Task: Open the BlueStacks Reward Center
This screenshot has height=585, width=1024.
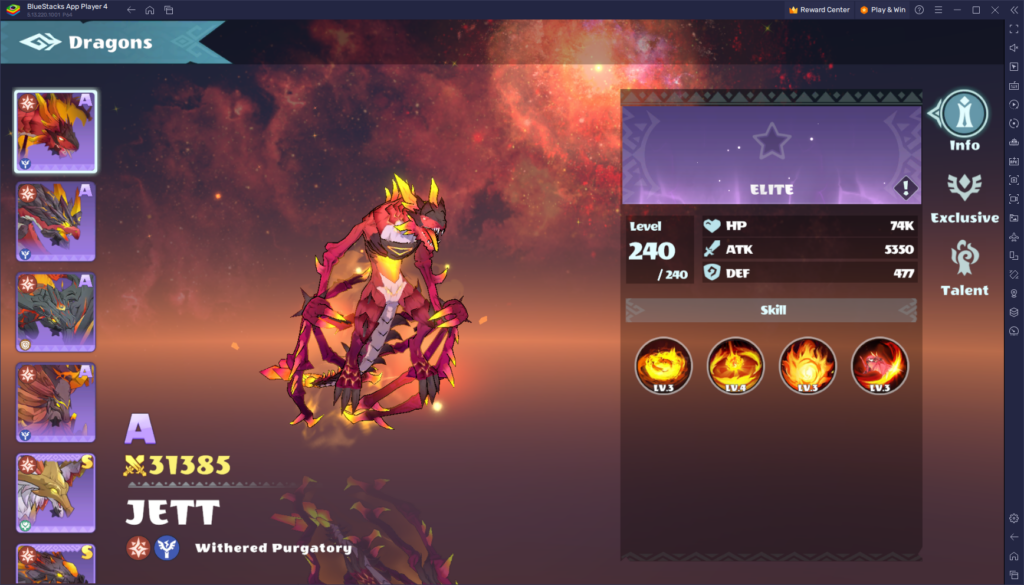Action: [820, 9]
